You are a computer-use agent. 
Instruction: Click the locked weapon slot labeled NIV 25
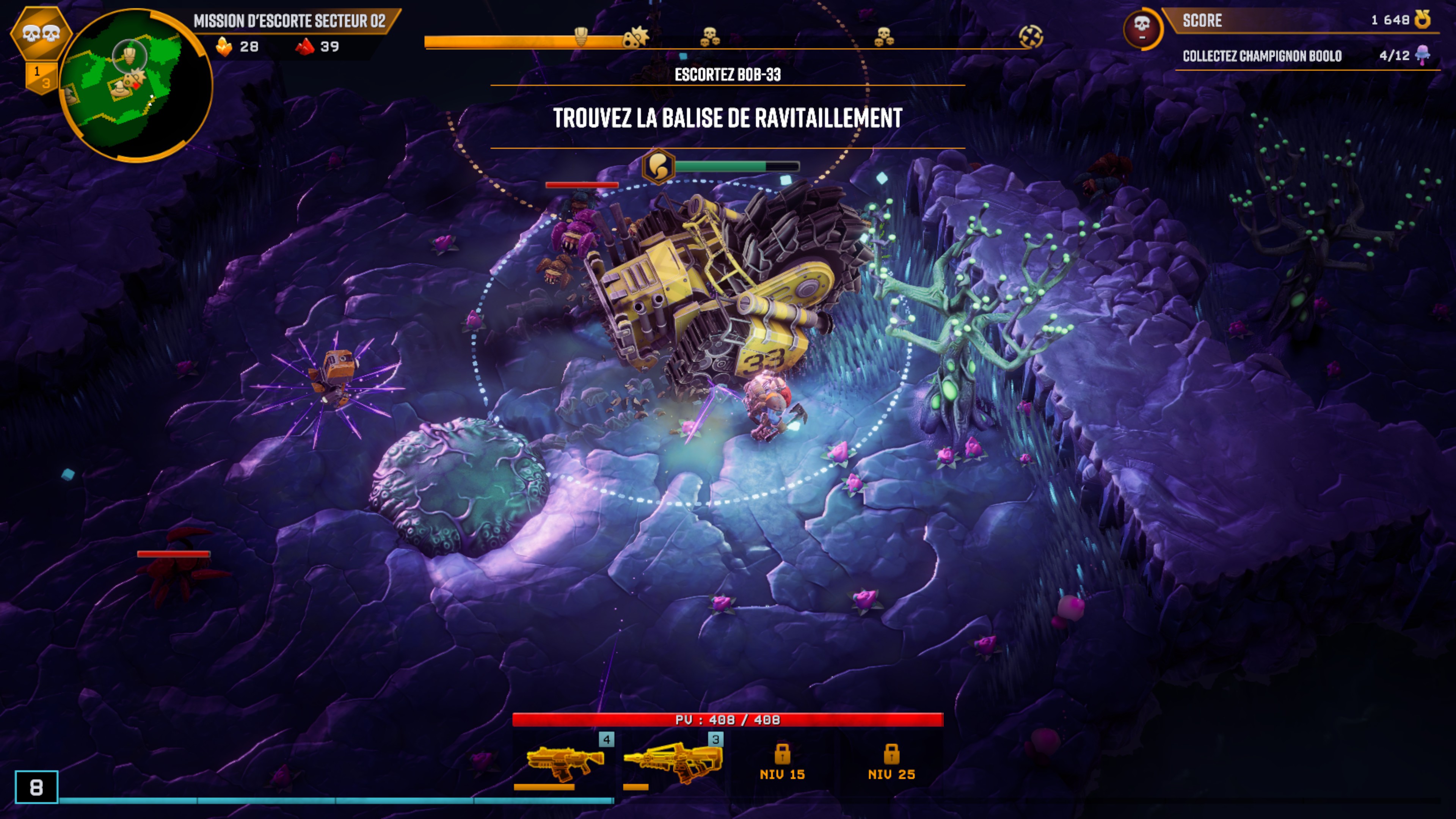click(x=891, y=761)
